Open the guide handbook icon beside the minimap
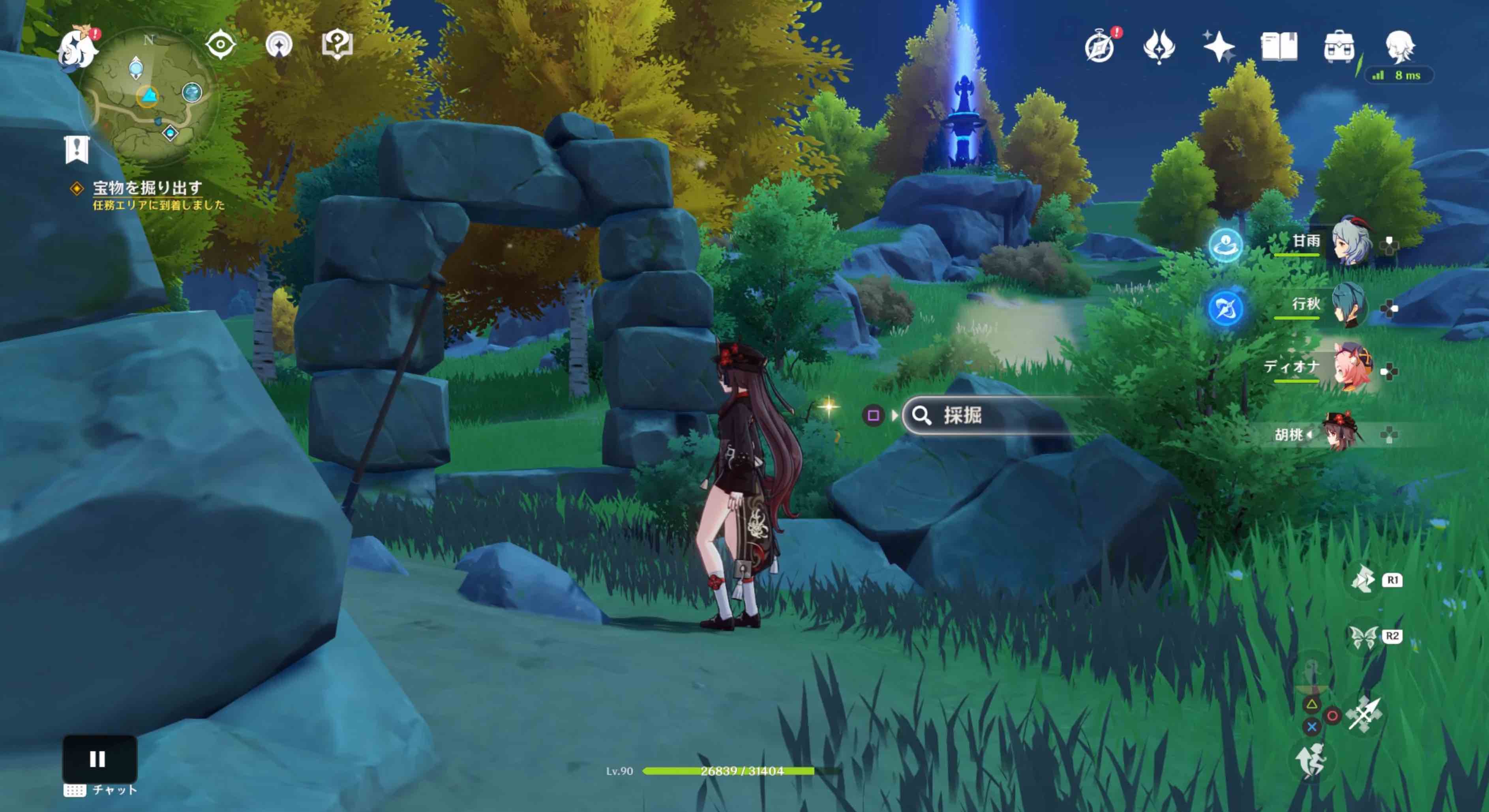1489x812 pixels. point(338,44)
